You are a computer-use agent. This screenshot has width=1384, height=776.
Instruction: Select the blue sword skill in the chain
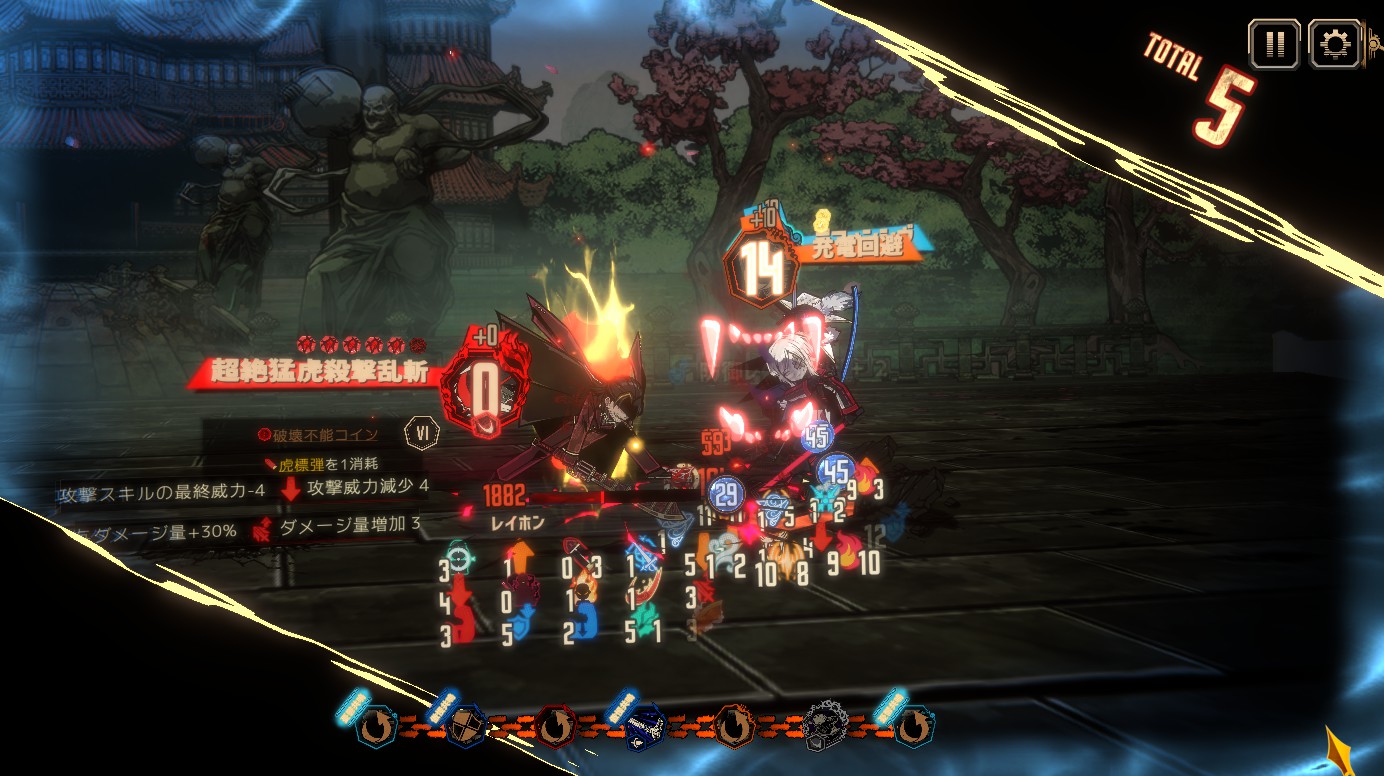645,728
